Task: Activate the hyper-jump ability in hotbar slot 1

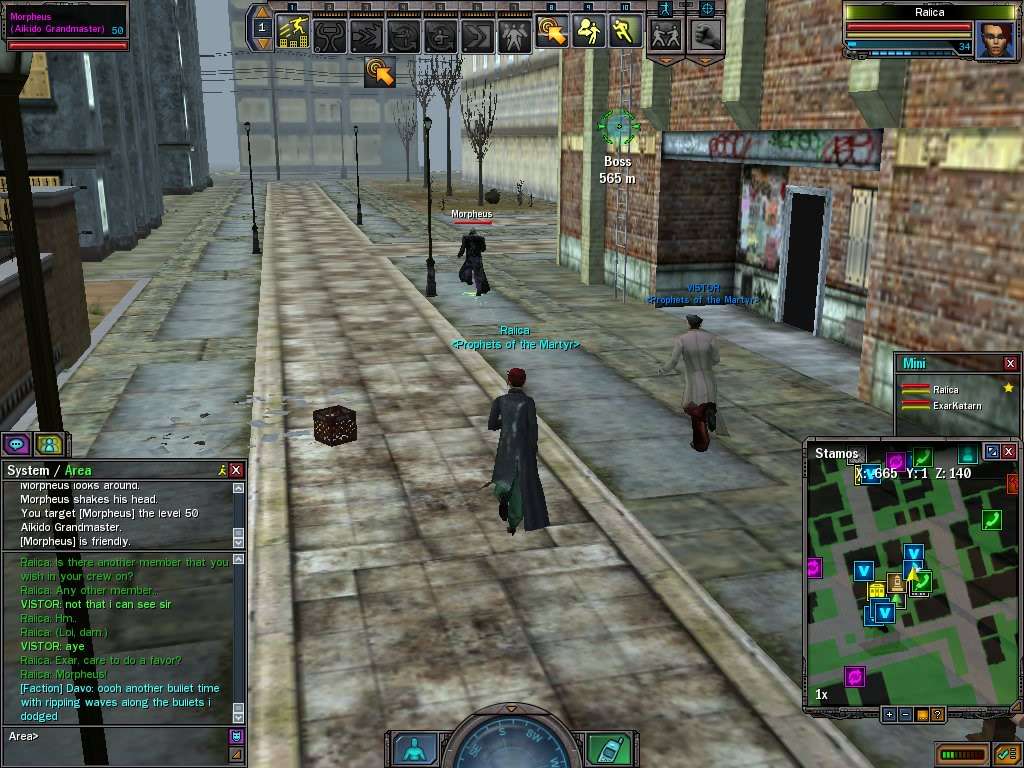Action: pos(293,32)
